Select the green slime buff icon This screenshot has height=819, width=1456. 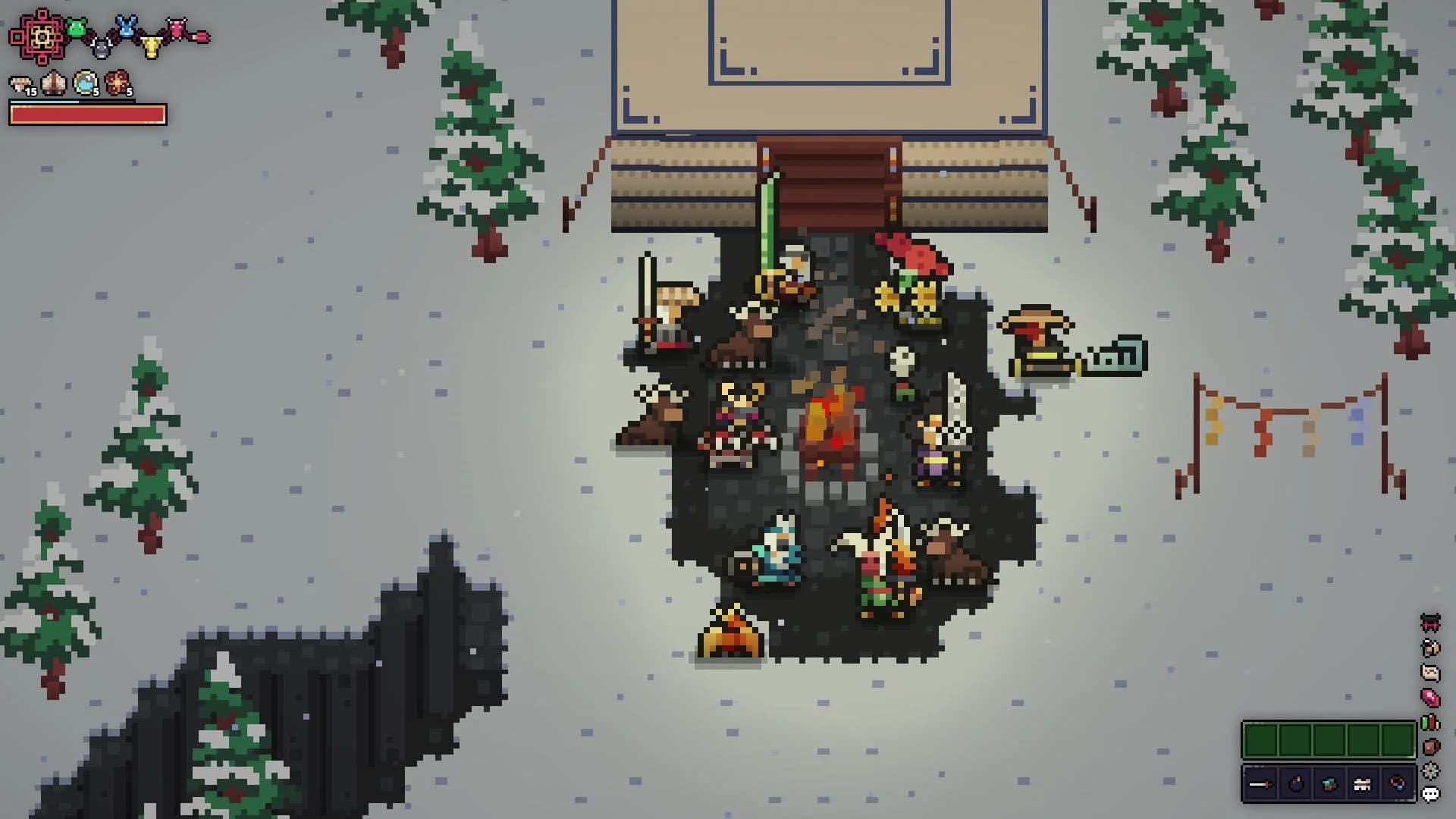[76, 27]
